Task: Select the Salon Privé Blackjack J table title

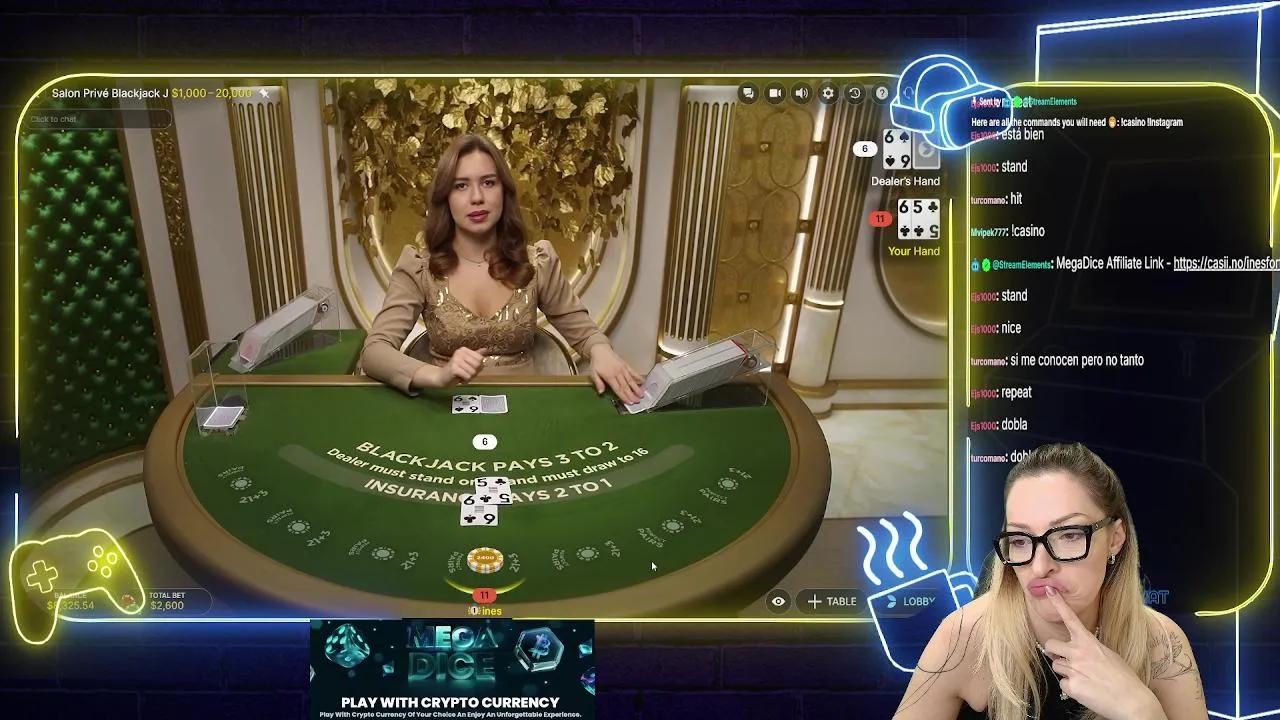Action: (110, 92)
